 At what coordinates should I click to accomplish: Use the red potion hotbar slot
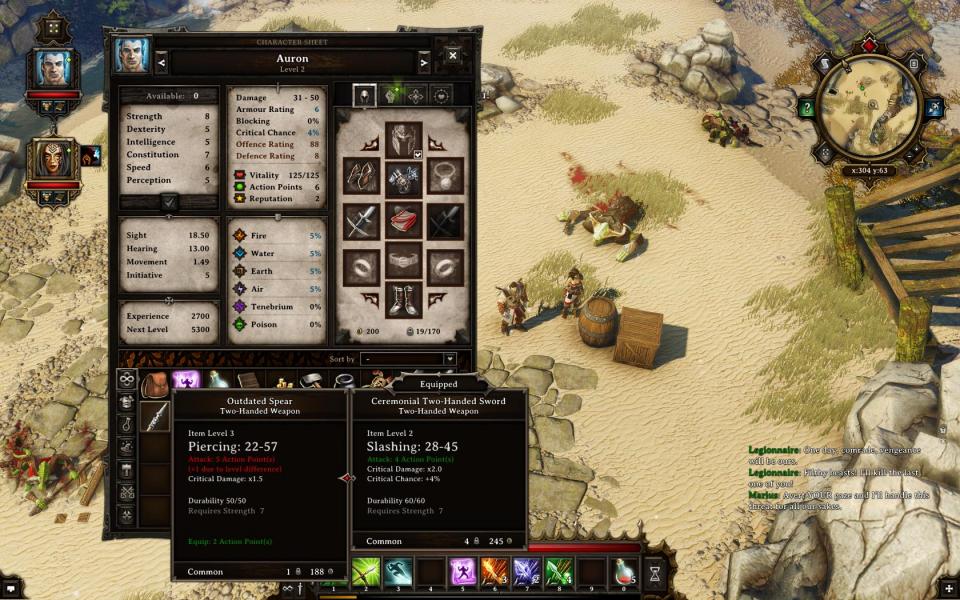pyautogui.click(x=624, y=574)
